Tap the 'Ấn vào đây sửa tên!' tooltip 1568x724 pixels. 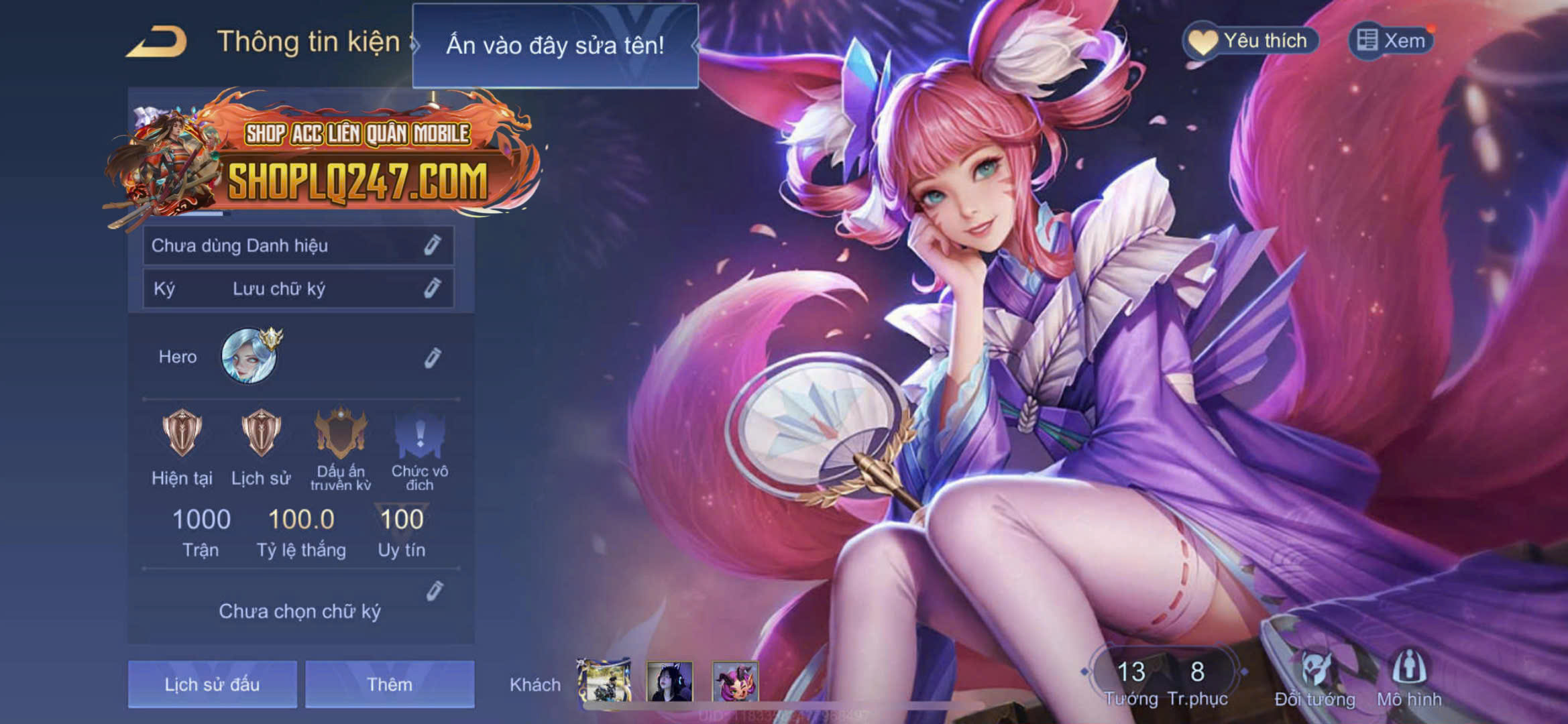point(555,46)
